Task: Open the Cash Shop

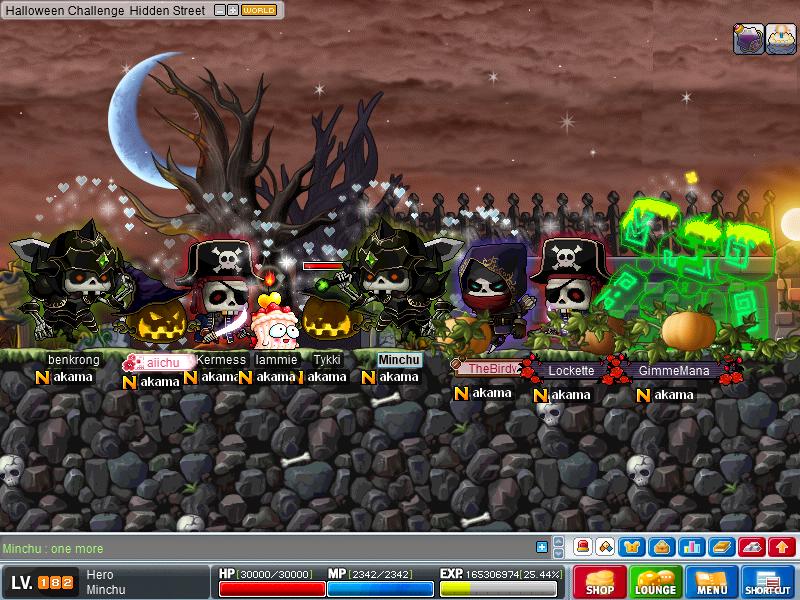Action: tap(600, 582)
